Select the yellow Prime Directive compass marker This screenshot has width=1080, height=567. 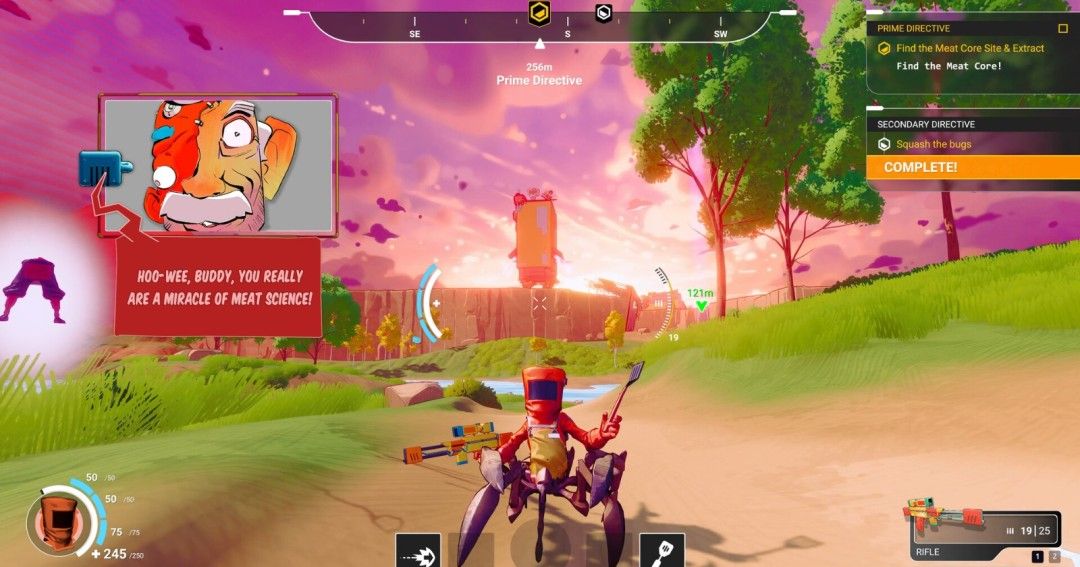click(539, 13)
